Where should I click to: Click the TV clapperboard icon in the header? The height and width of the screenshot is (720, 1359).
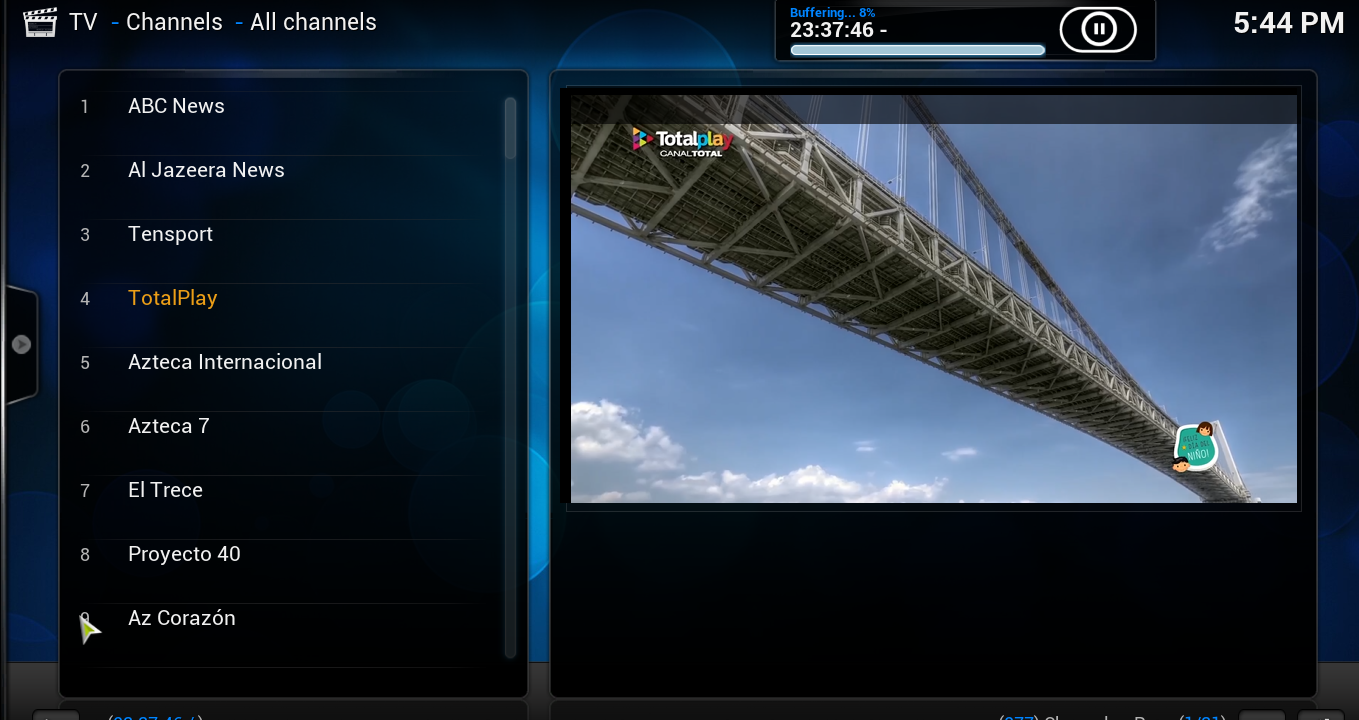(40, 20)
